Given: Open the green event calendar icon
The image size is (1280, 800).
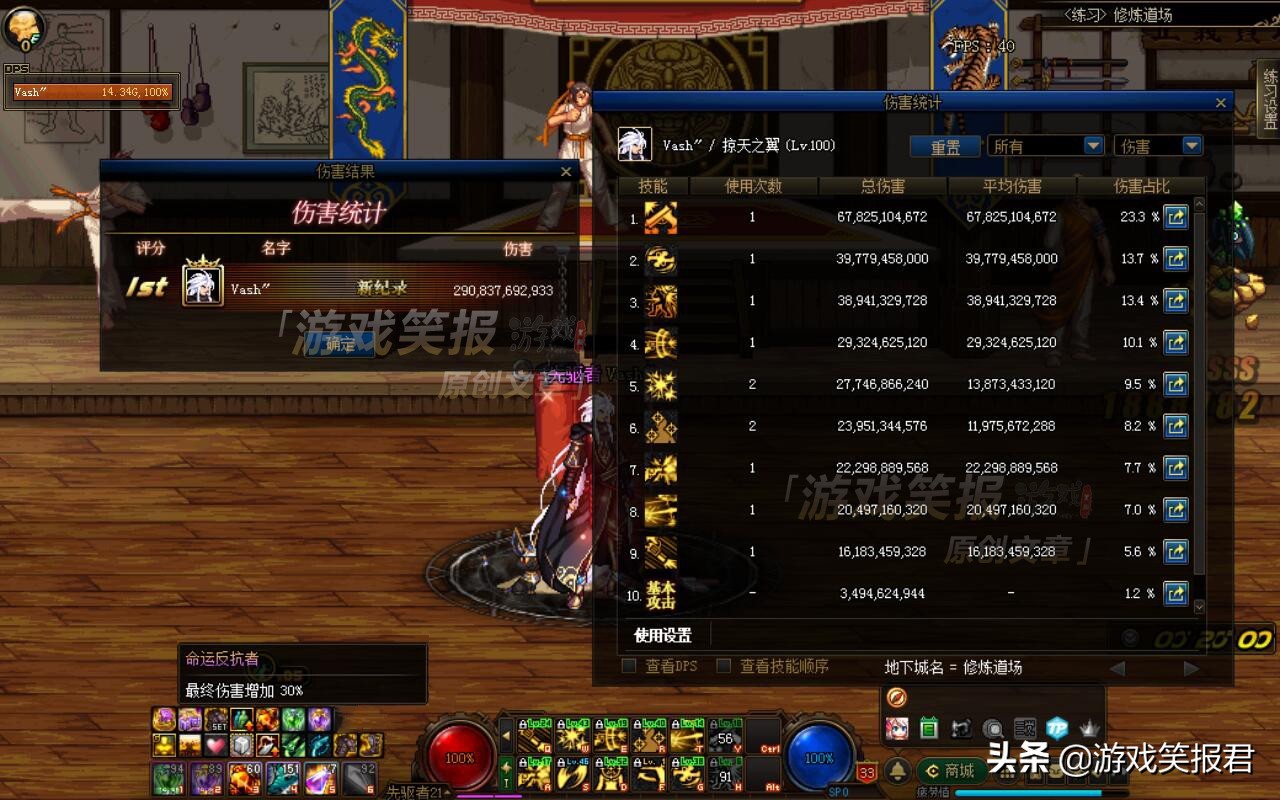Looking at the screenshot, I should [x=928, y=727].
